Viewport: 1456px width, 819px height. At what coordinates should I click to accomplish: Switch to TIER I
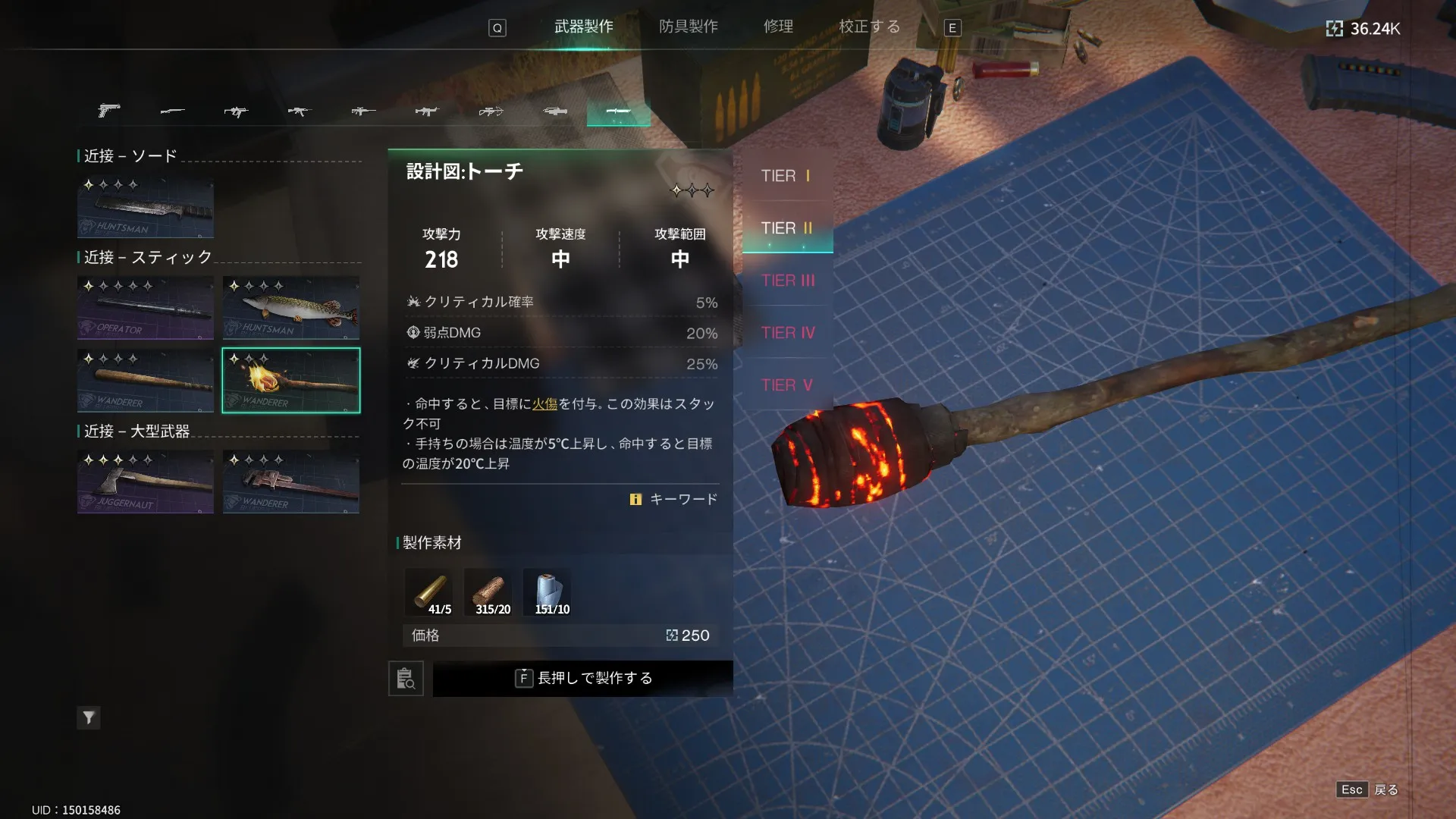786,176
